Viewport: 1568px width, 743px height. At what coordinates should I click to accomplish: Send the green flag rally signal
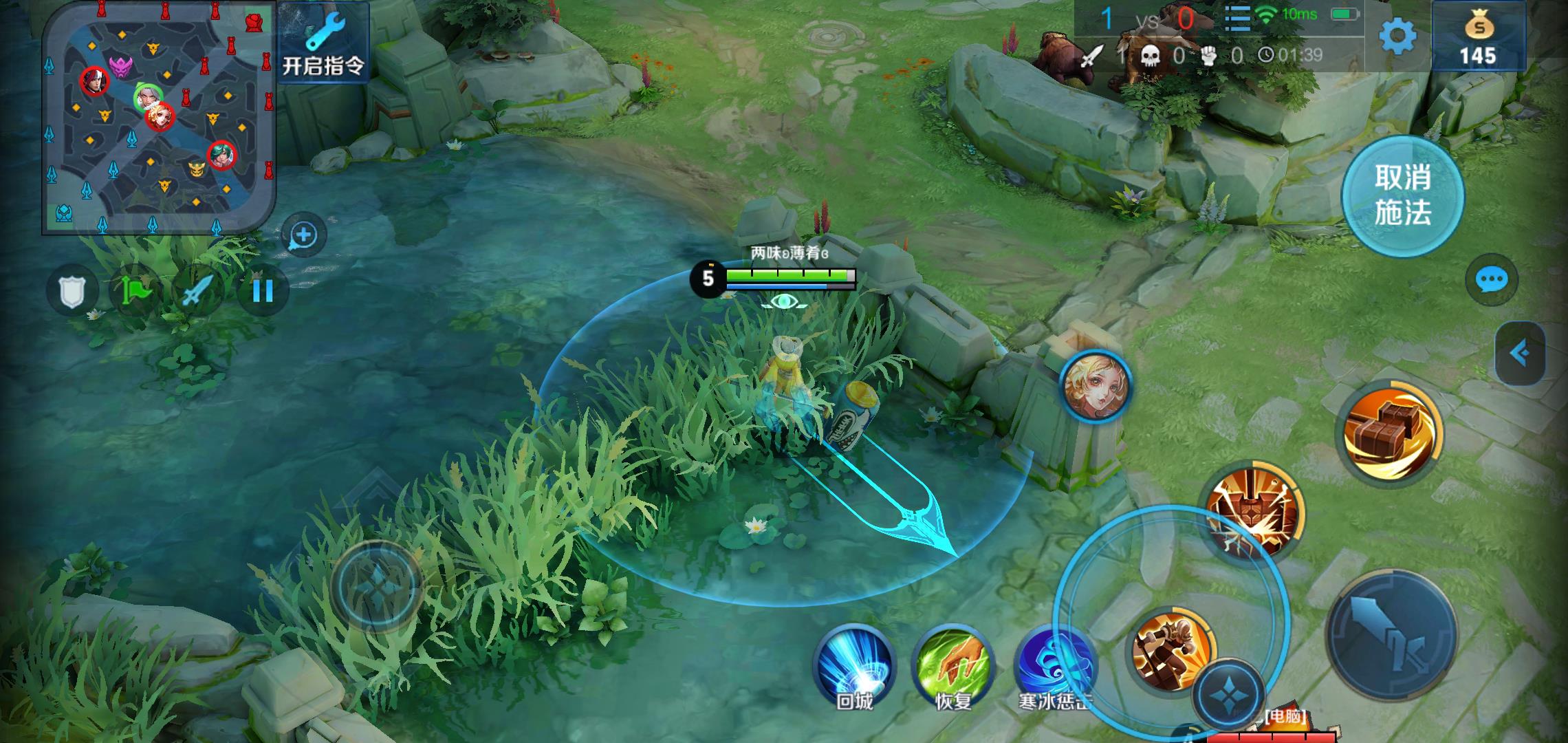(135, 291)
